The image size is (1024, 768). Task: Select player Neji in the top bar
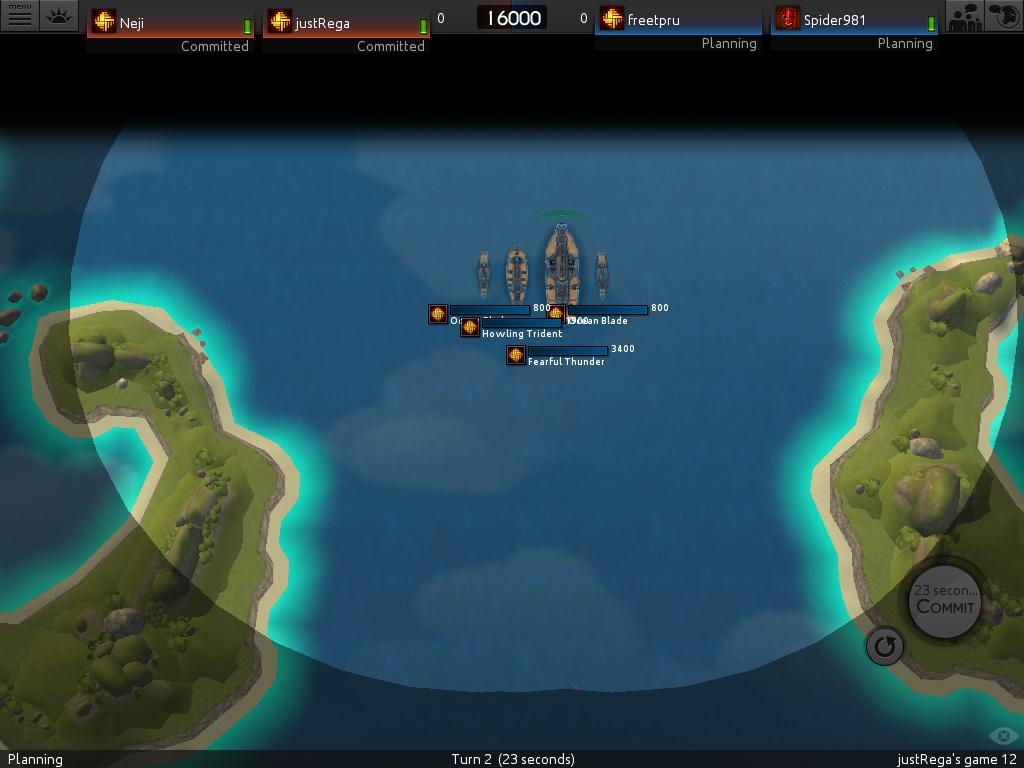pos(169,22)
